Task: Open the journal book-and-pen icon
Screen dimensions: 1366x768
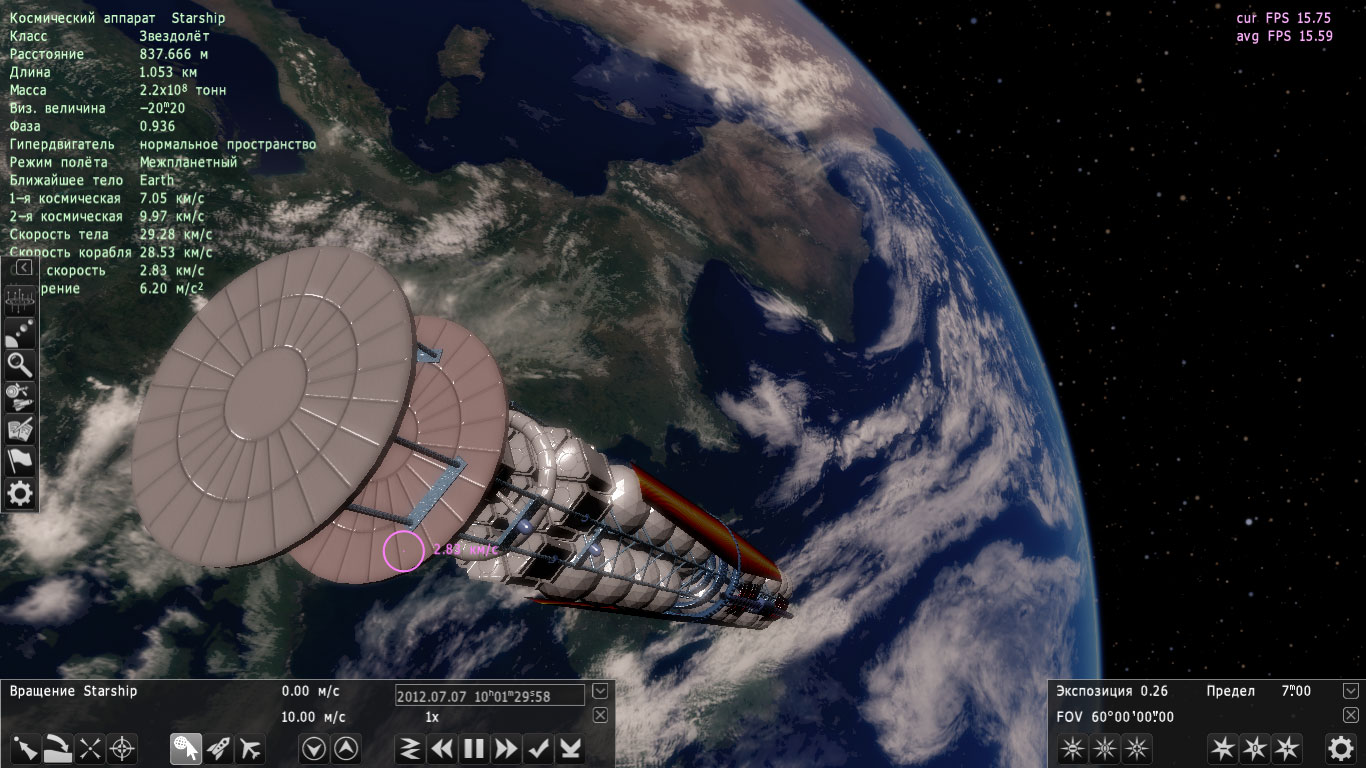Action: (x=20, y=428)
